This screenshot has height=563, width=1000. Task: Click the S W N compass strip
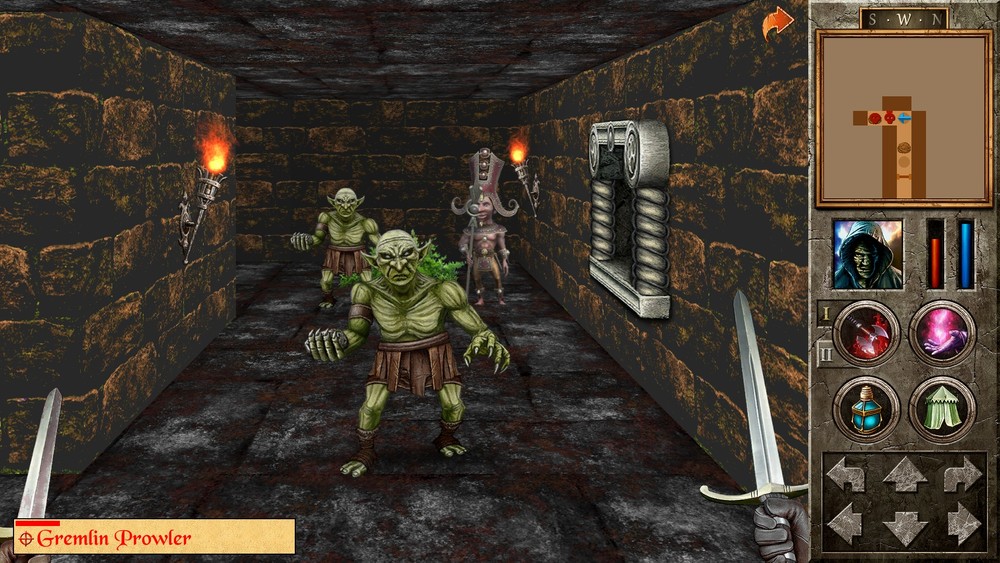pyautogui.click(x=903, y=18)
